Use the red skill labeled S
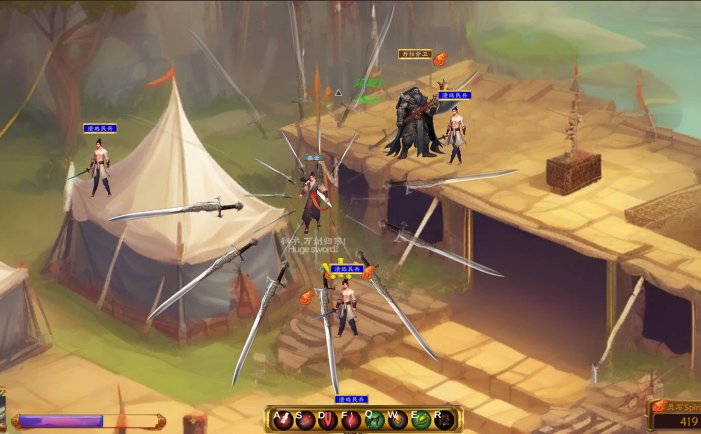This screenshot has height=434, width=701. point(305,421)
